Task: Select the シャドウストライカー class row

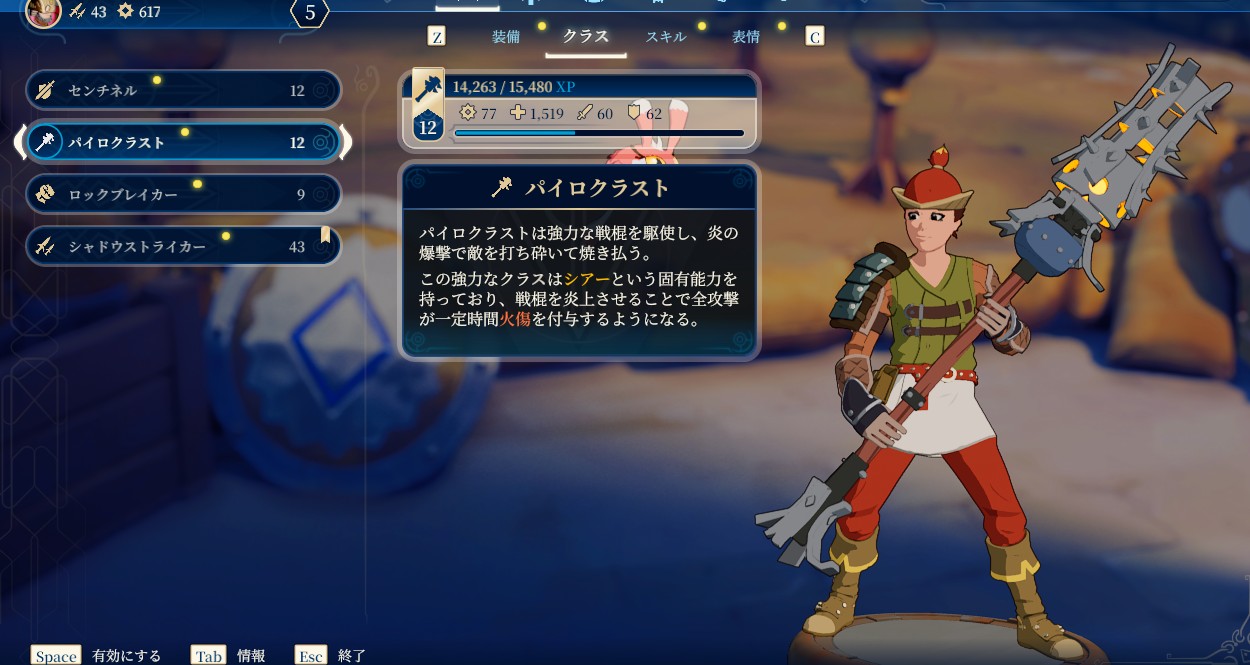Action: [182, 246]
